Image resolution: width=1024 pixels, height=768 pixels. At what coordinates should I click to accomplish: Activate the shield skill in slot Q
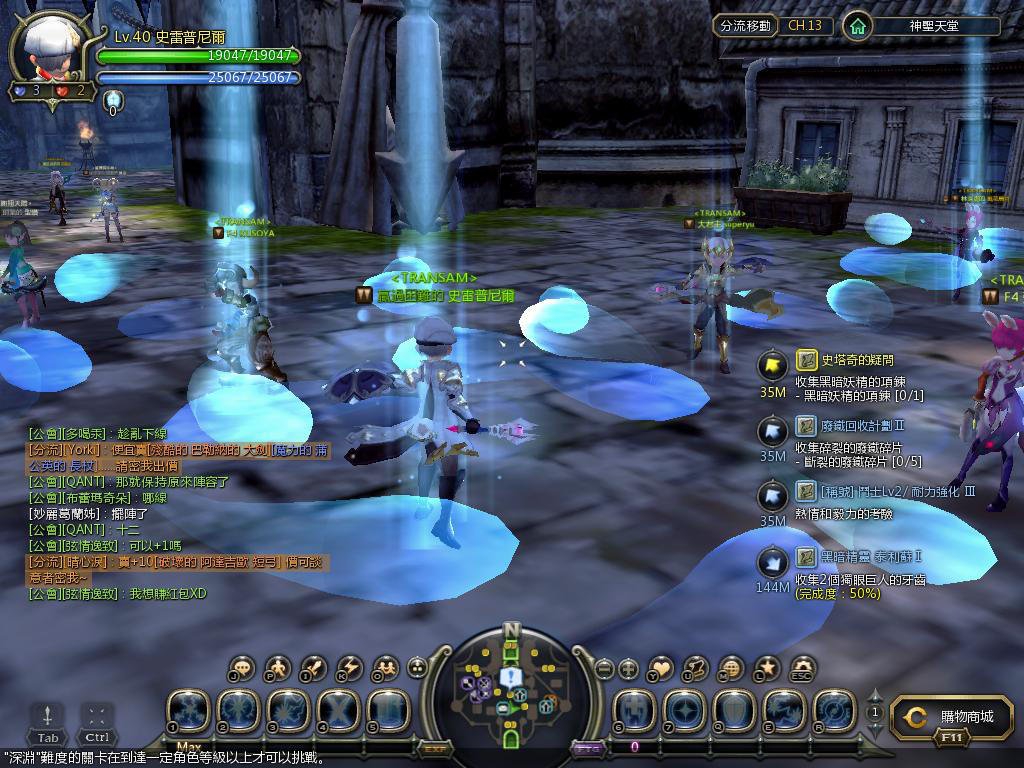click(735, 709)
